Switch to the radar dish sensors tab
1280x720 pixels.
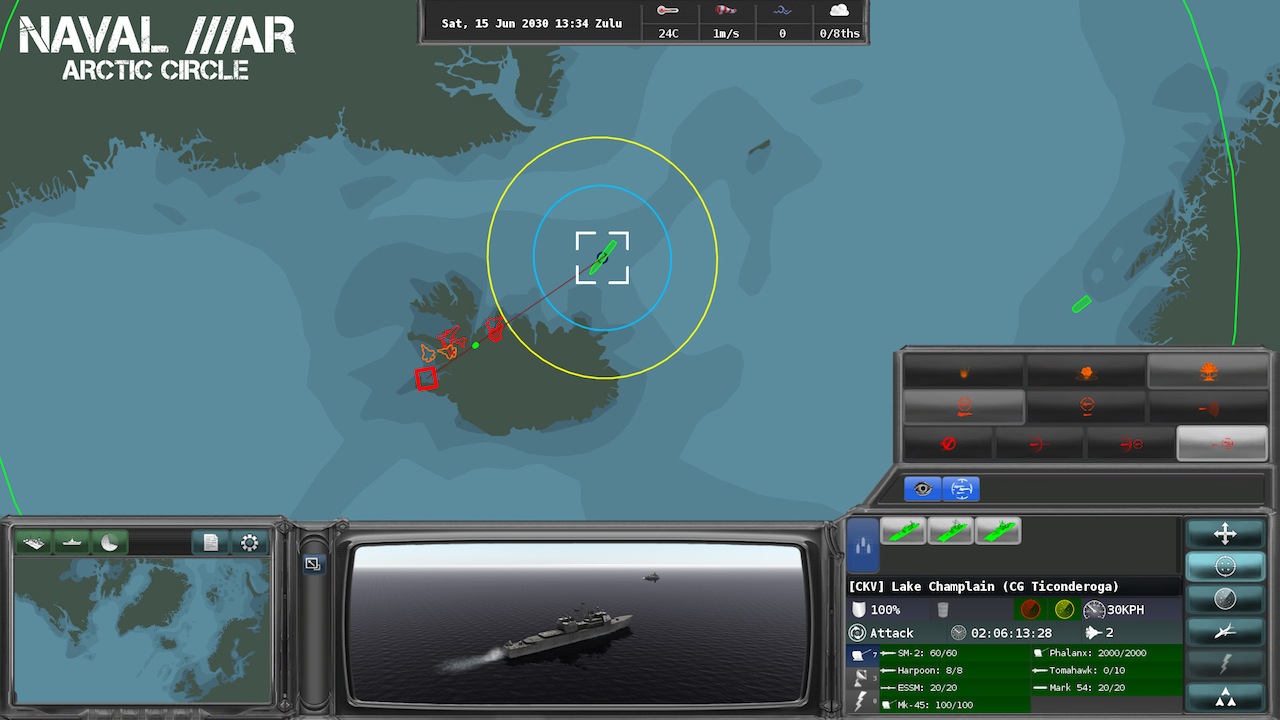click(861, 678)
